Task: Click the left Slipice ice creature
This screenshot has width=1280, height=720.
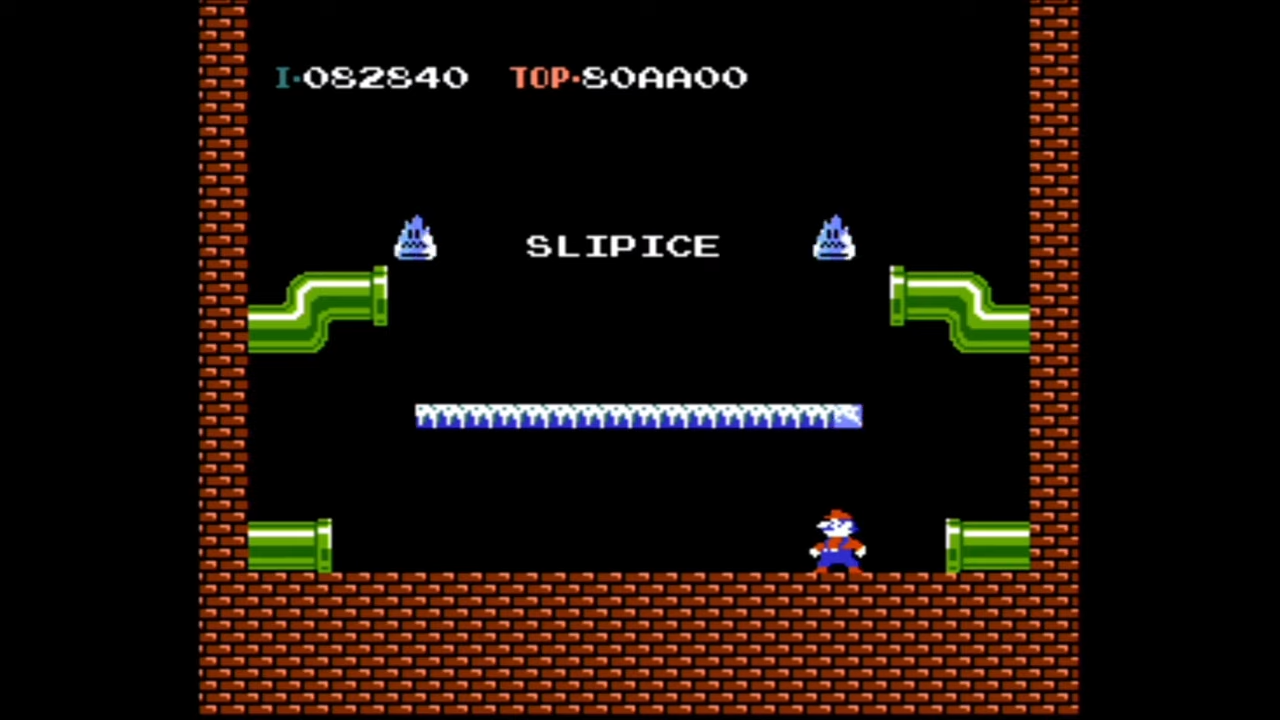Action: click(416, 240)
